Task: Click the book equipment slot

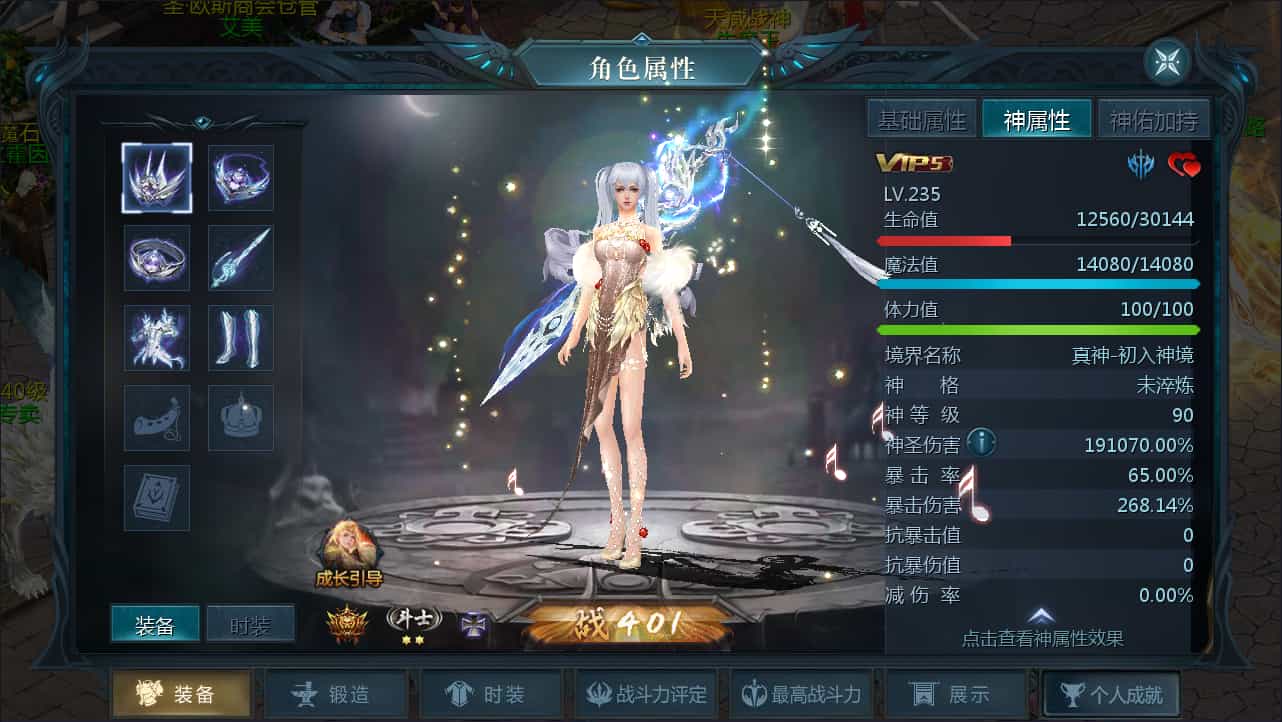Action: [x=156, y=497]
